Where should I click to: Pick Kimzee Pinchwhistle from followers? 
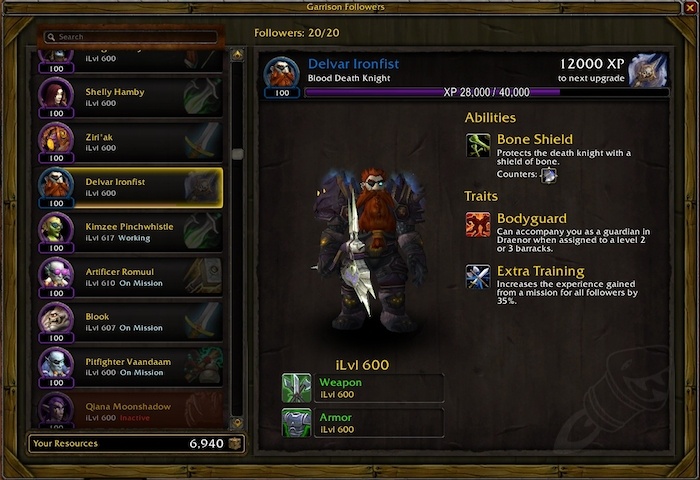point(130,231)
